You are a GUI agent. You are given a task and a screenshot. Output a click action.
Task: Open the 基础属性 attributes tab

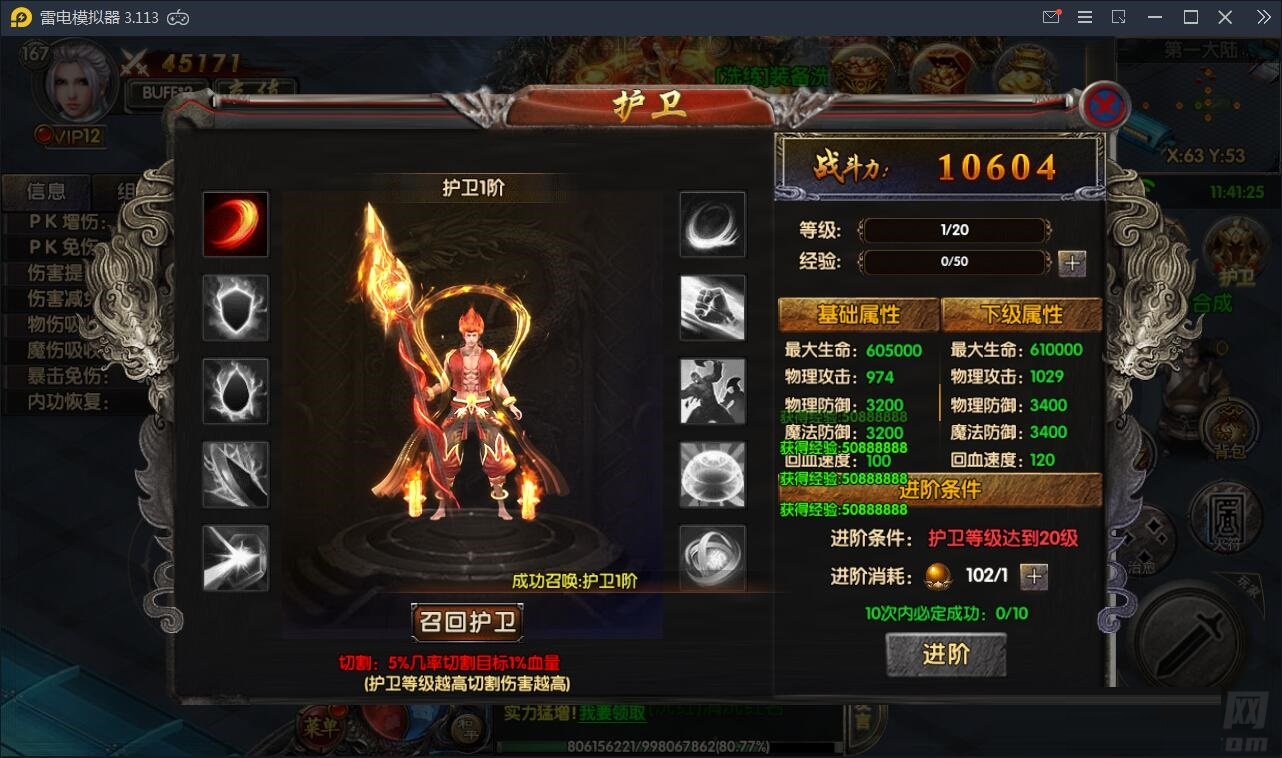click(858, 314)
